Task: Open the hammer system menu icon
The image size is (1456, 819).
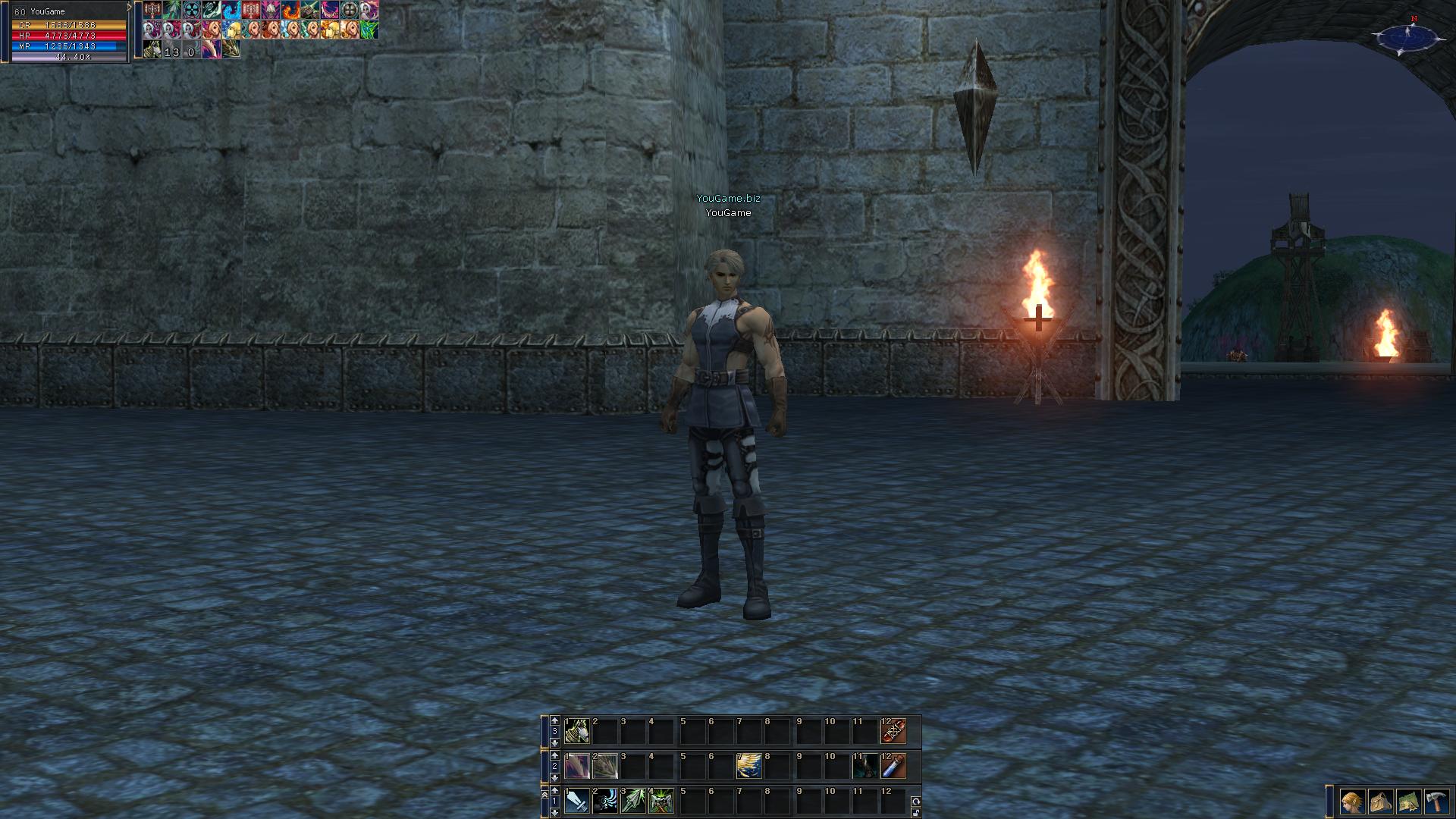Action: [1436, 801]
